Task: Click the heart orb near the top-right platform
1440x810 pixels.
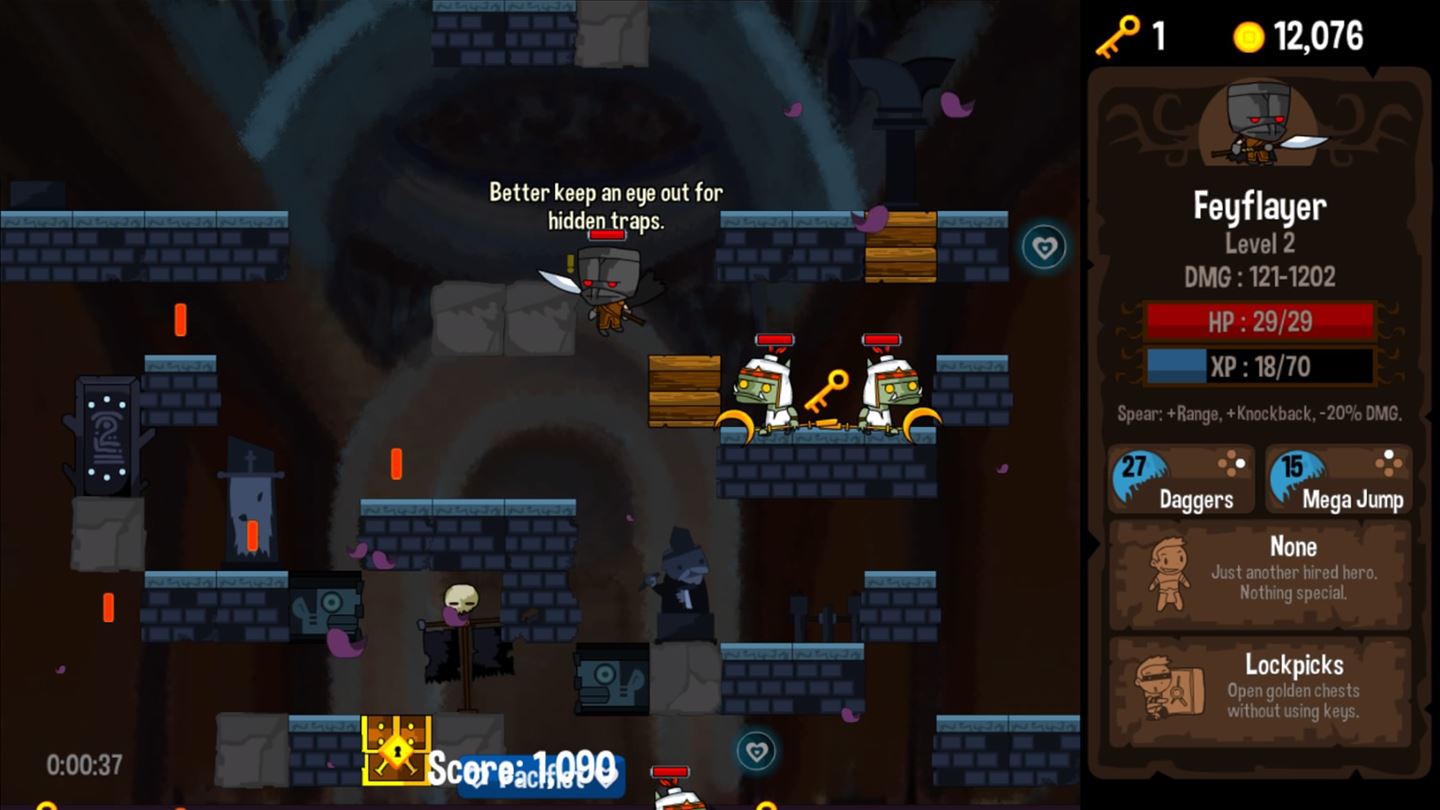Action: coord(1043,247)
